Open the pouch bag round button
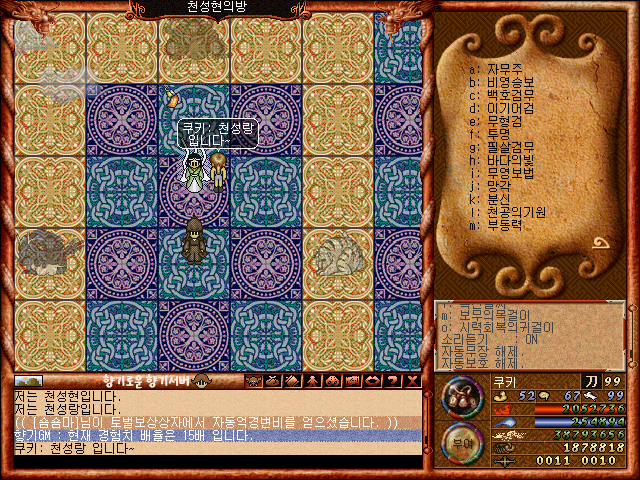 463,397
